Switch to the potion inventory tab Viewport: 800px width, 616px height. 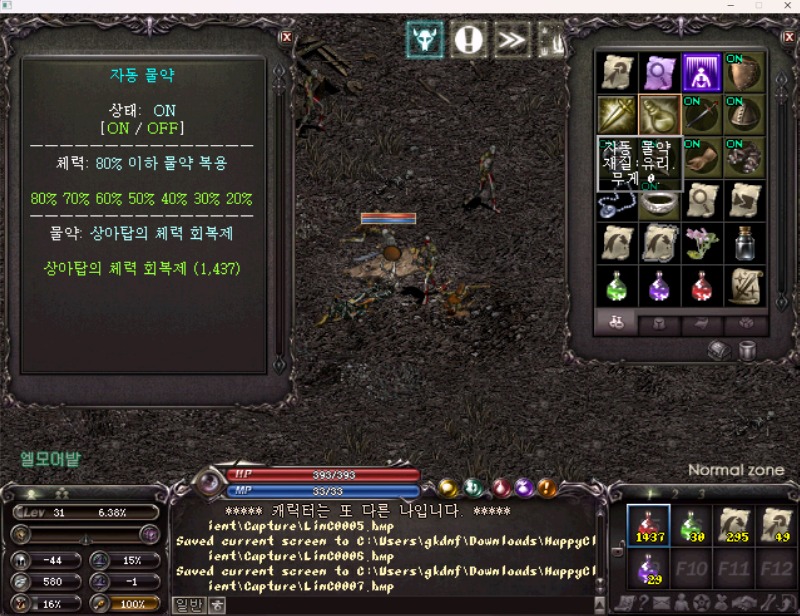tap(617, 323)
